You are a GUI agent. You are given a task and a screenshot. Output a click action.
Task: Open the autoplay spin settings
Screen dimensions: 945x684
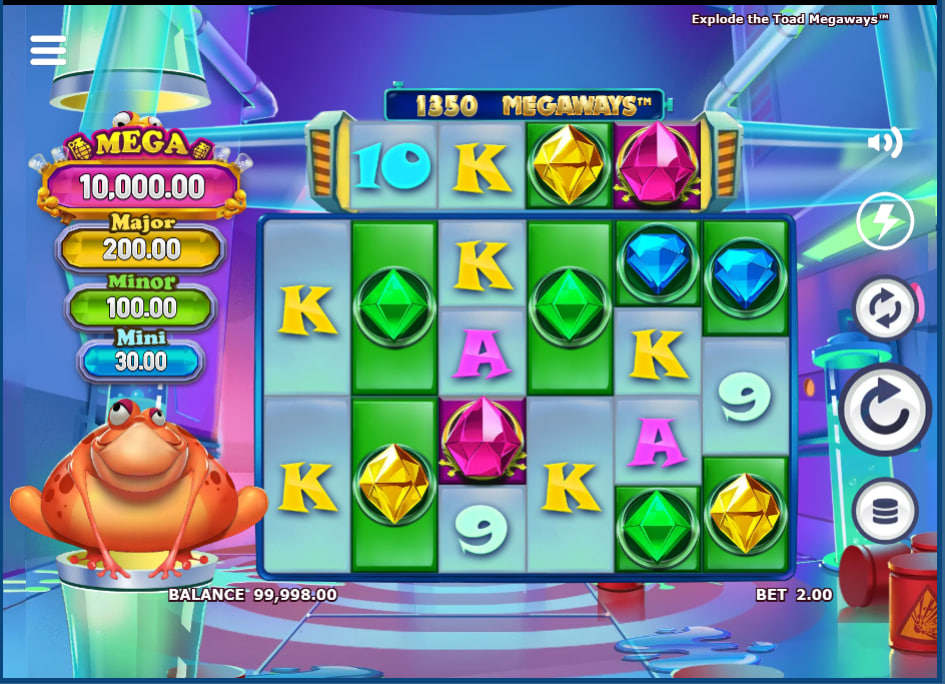tap(885, 309)
